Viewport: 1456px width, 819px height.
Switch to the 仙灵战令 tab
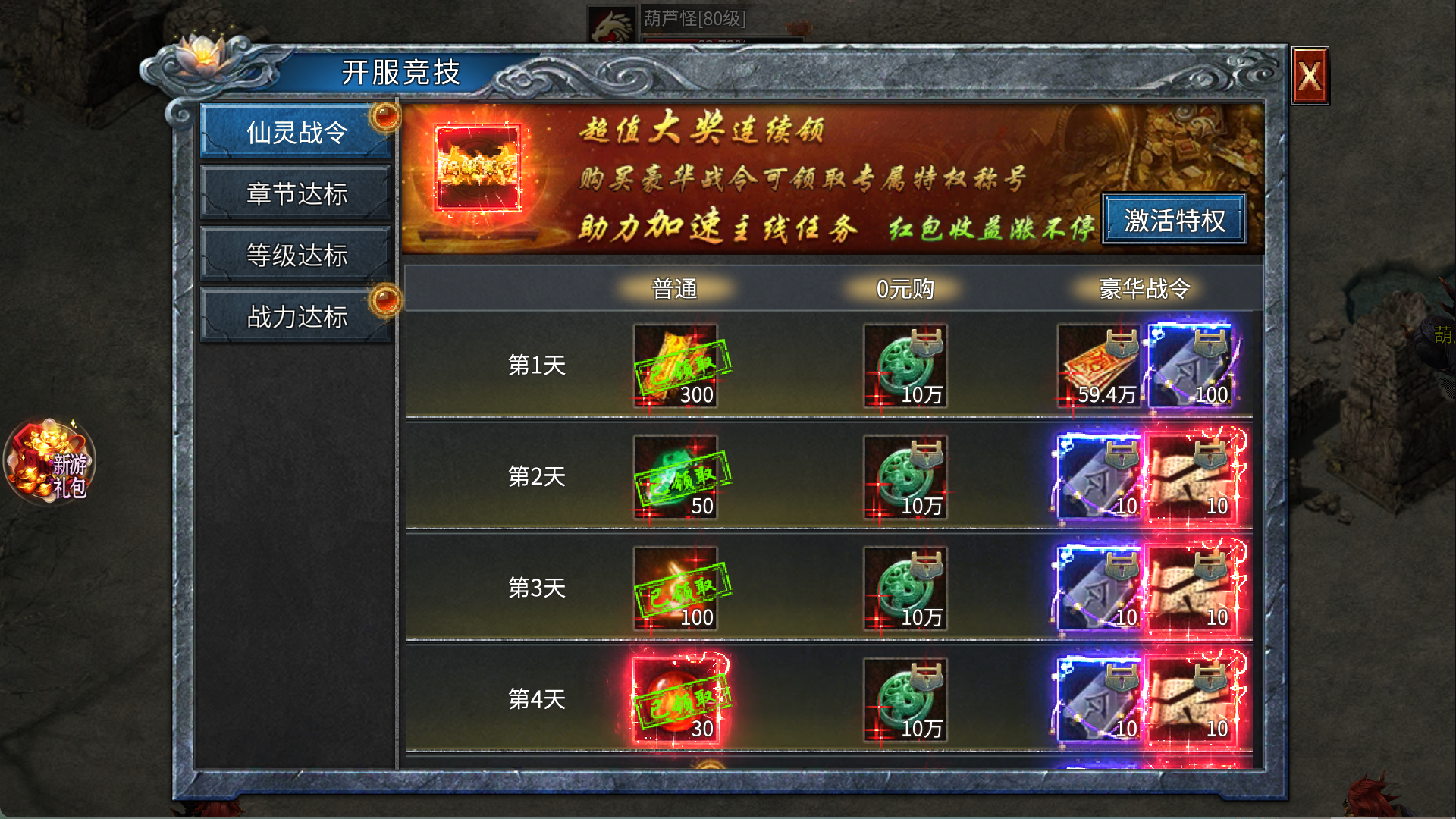[297, 132]
